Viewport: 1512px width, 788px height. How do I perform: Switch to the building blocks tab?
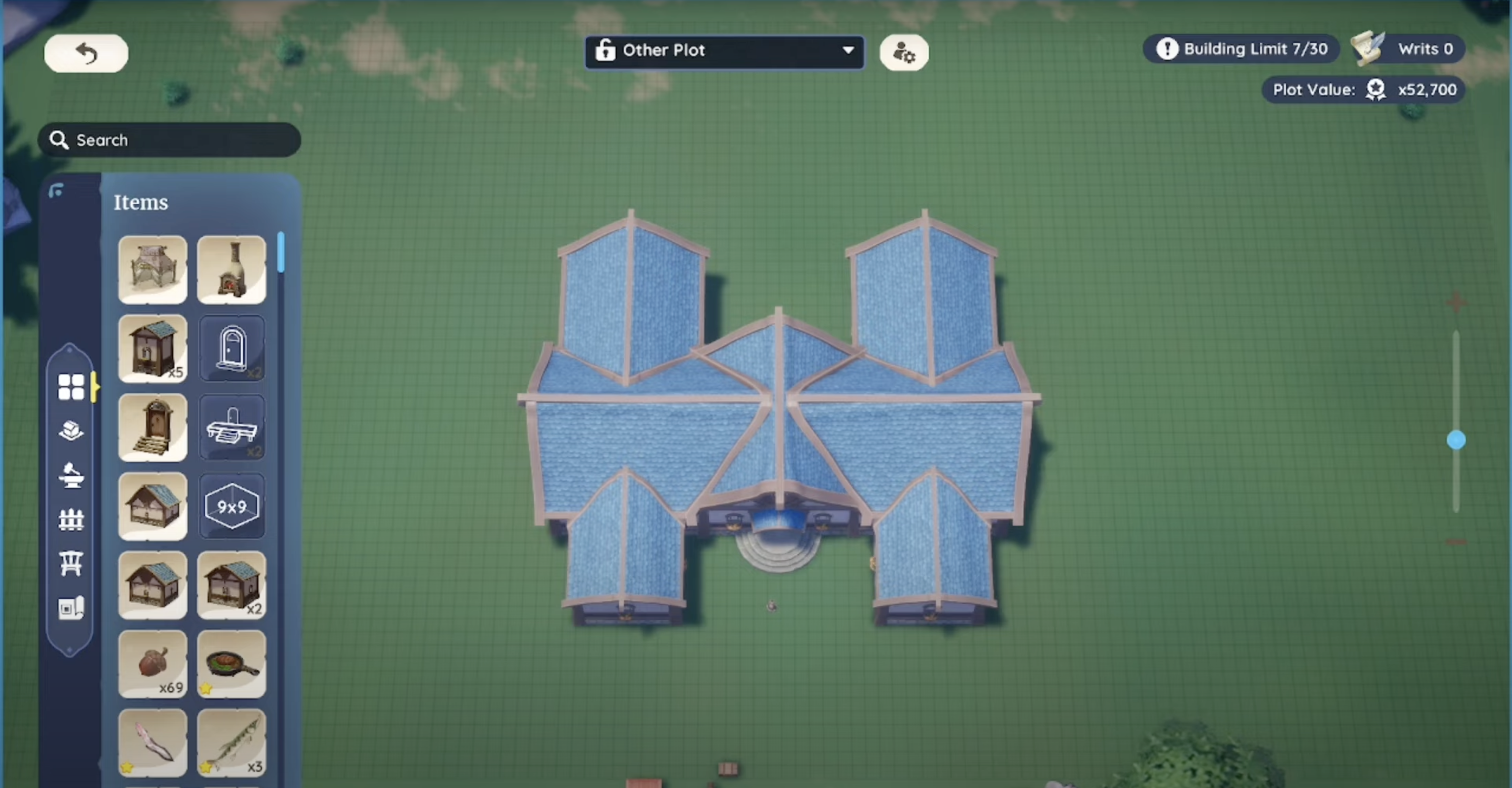point(71,431)
